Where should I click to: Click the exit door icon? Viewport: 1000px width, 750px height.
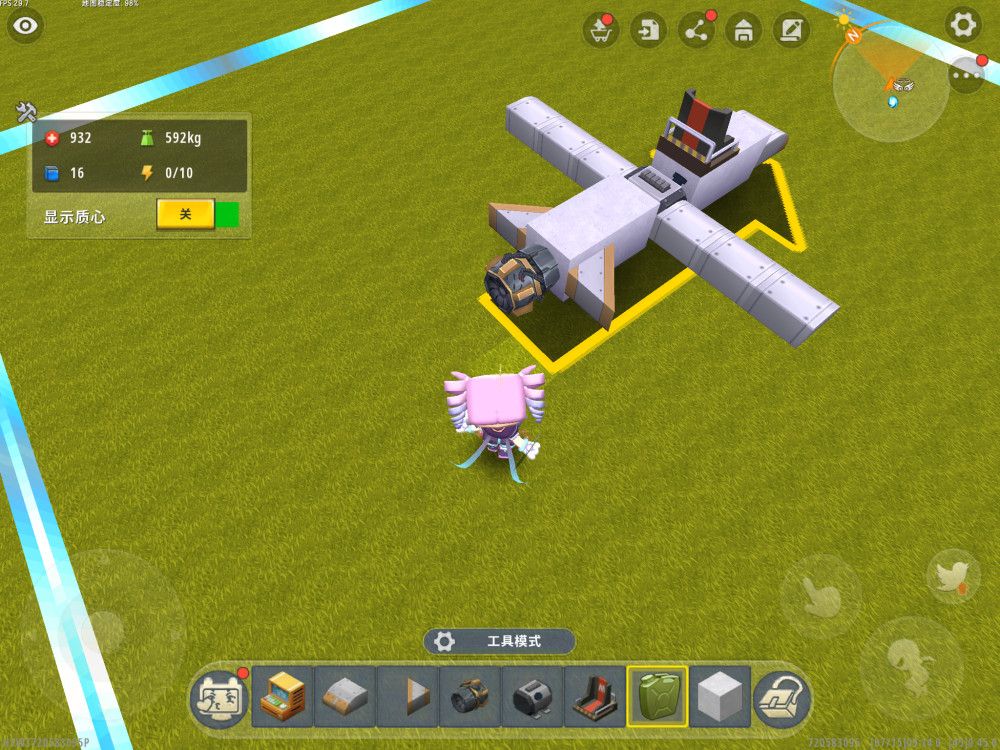click(649, 30)
